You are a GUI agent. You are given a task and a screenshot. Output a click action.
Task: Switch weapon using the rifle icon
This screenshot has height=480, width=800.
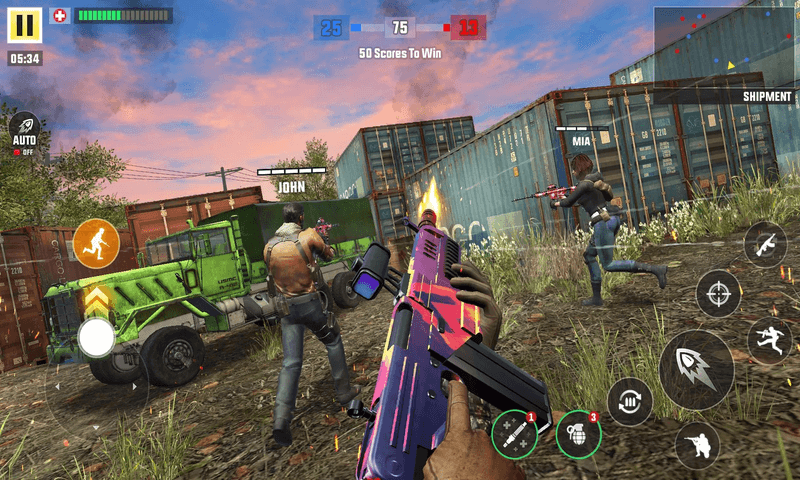tap(765, 243)
